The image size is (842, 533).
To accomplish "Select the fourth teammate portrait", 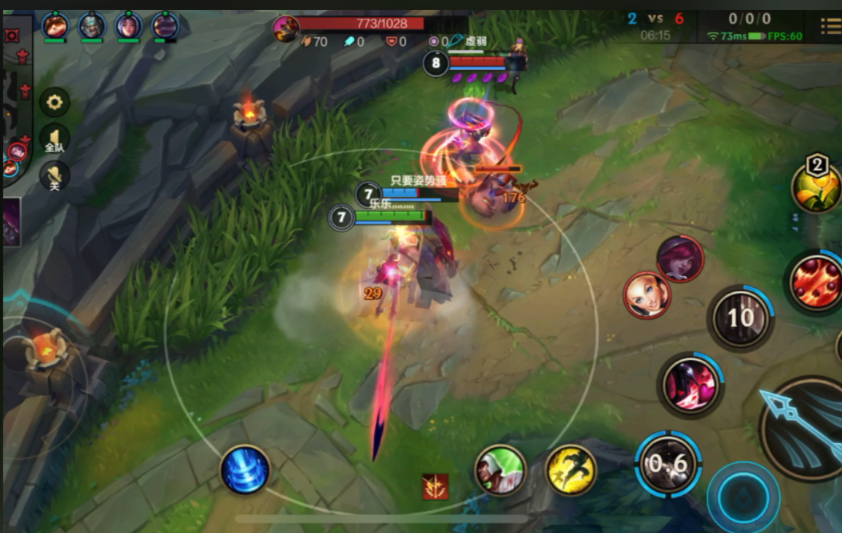I will click(165, 25).
